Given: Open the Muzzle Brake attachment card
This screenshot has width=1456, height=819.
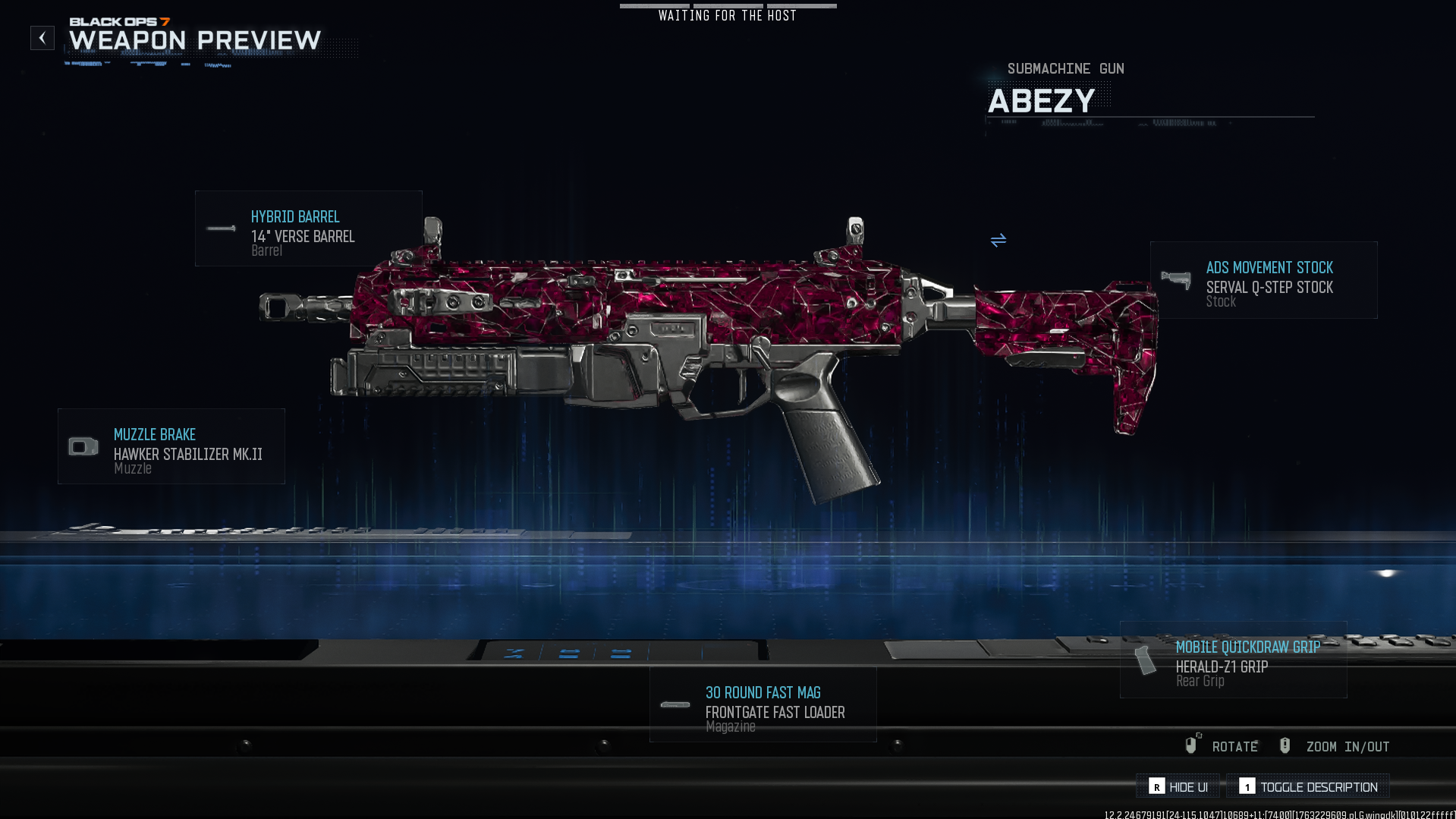Looking at the screenshot, I should 171,446.
